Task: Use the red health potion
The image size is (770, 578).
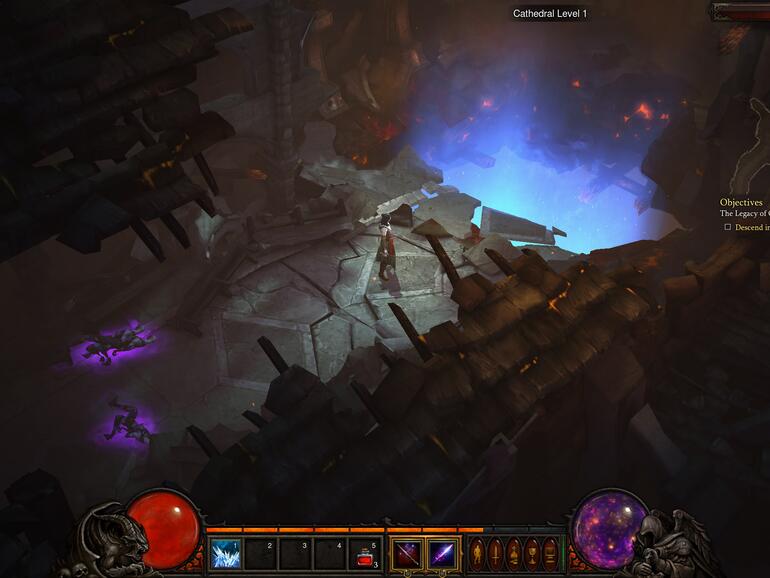Action: pyautogui.click(x=365, y=553)
